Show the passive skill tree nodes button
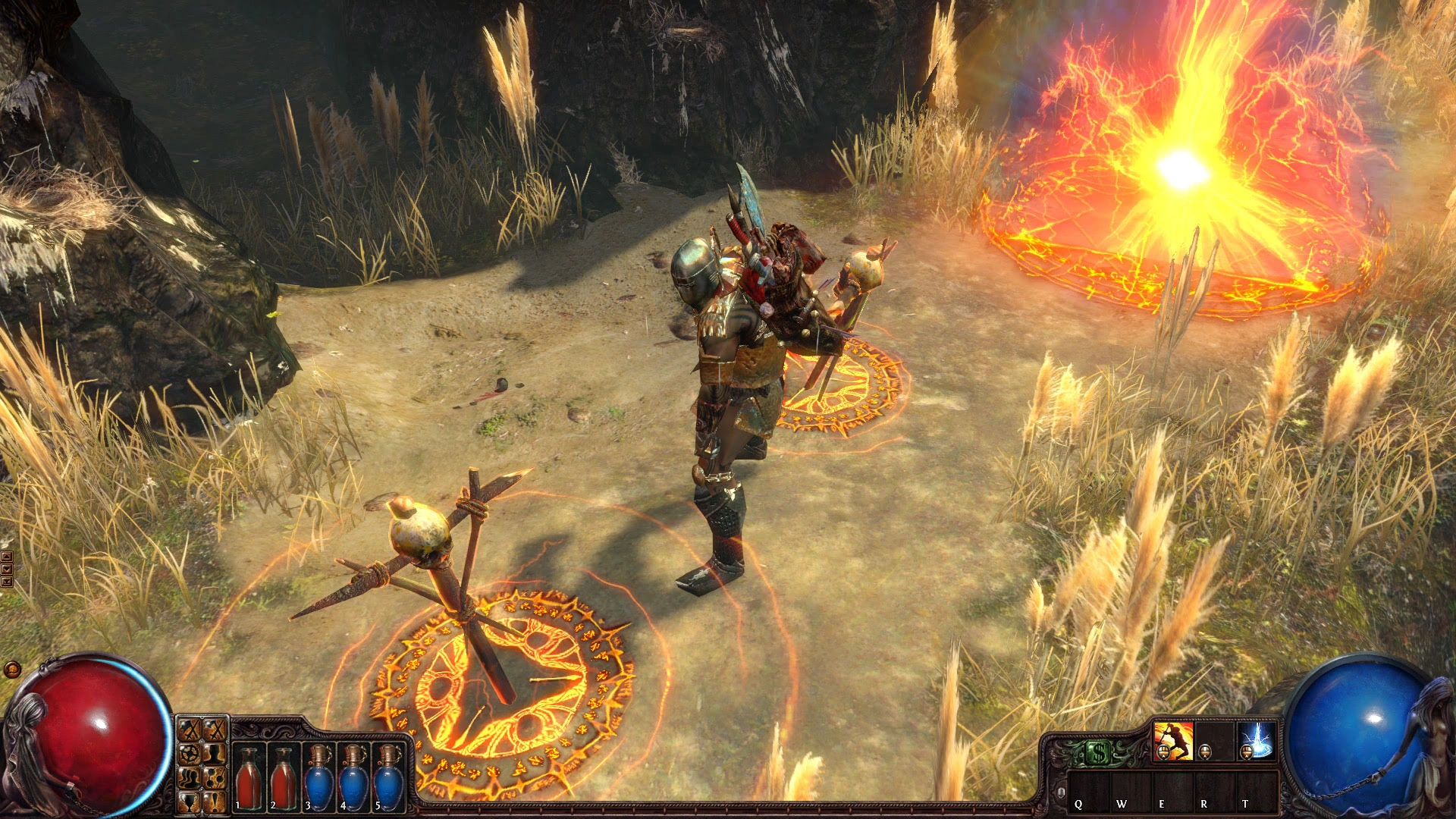The height and width of the screenshot is (819, 1456). [x=216, y=777]
